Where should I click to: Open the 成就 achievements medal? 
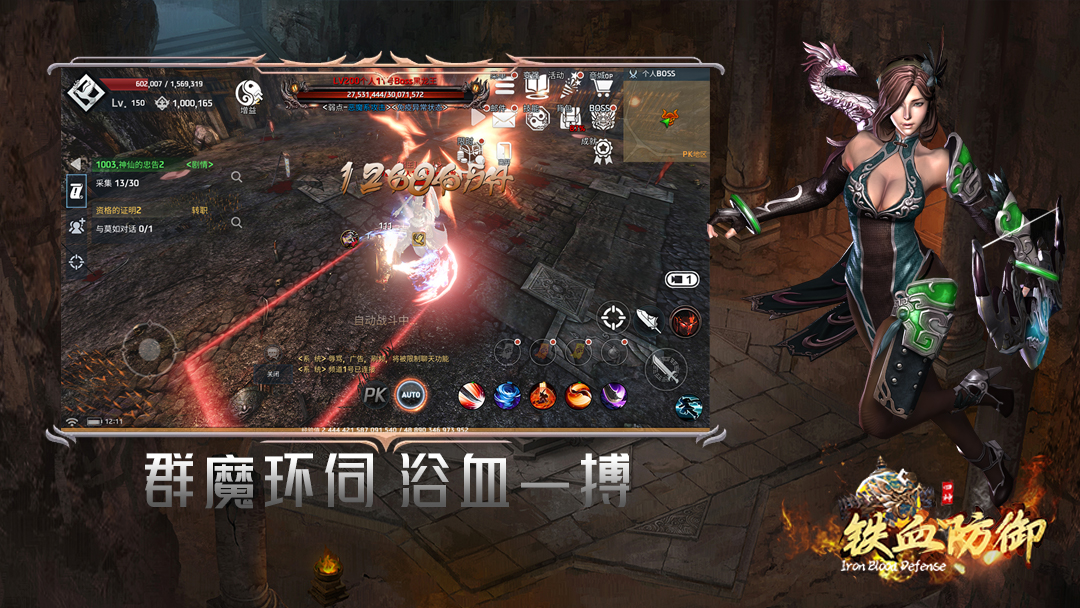pyautogui.click(x=601, y=151)
